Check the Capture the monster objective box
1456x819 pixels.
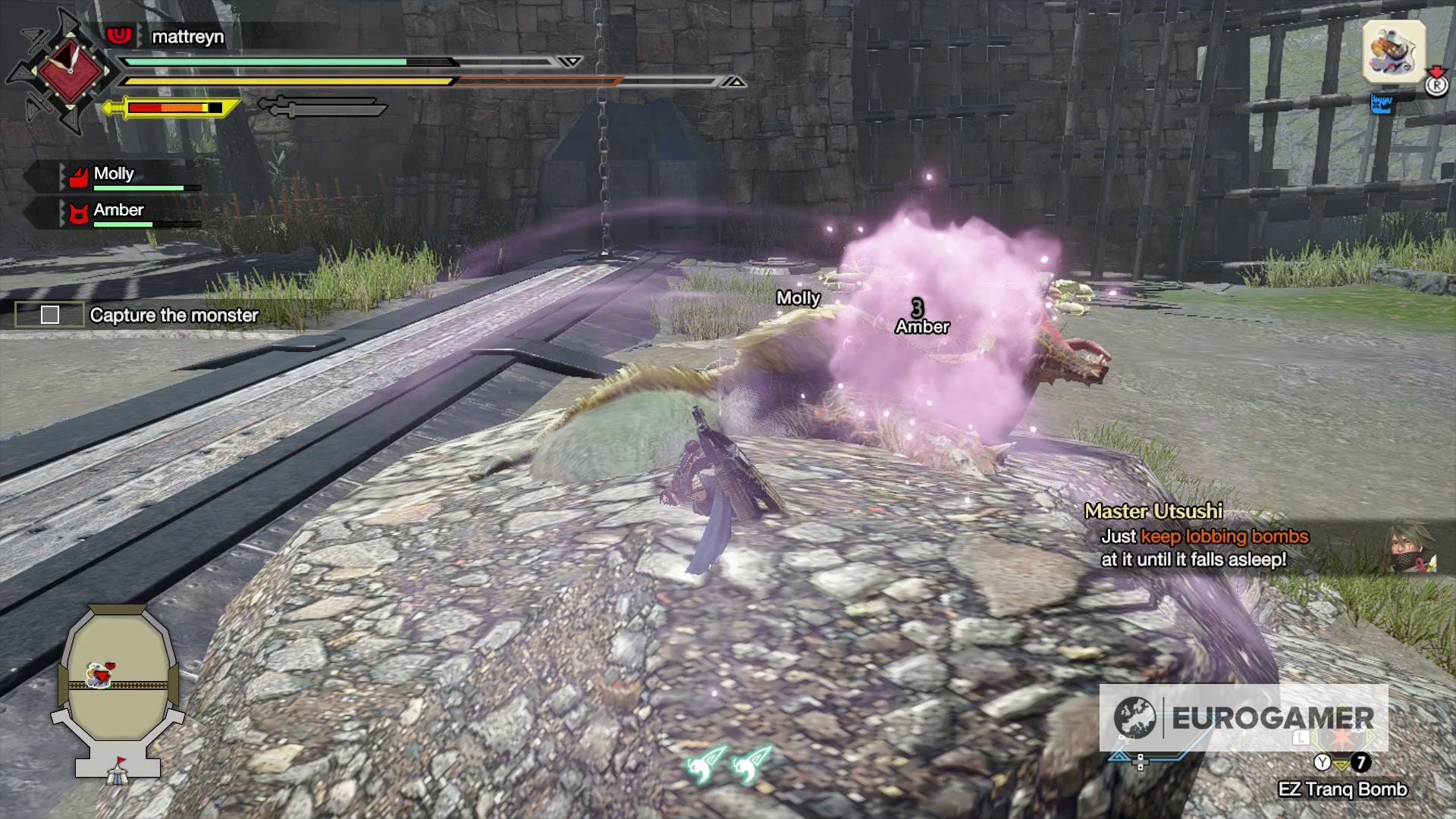point(50,315)
